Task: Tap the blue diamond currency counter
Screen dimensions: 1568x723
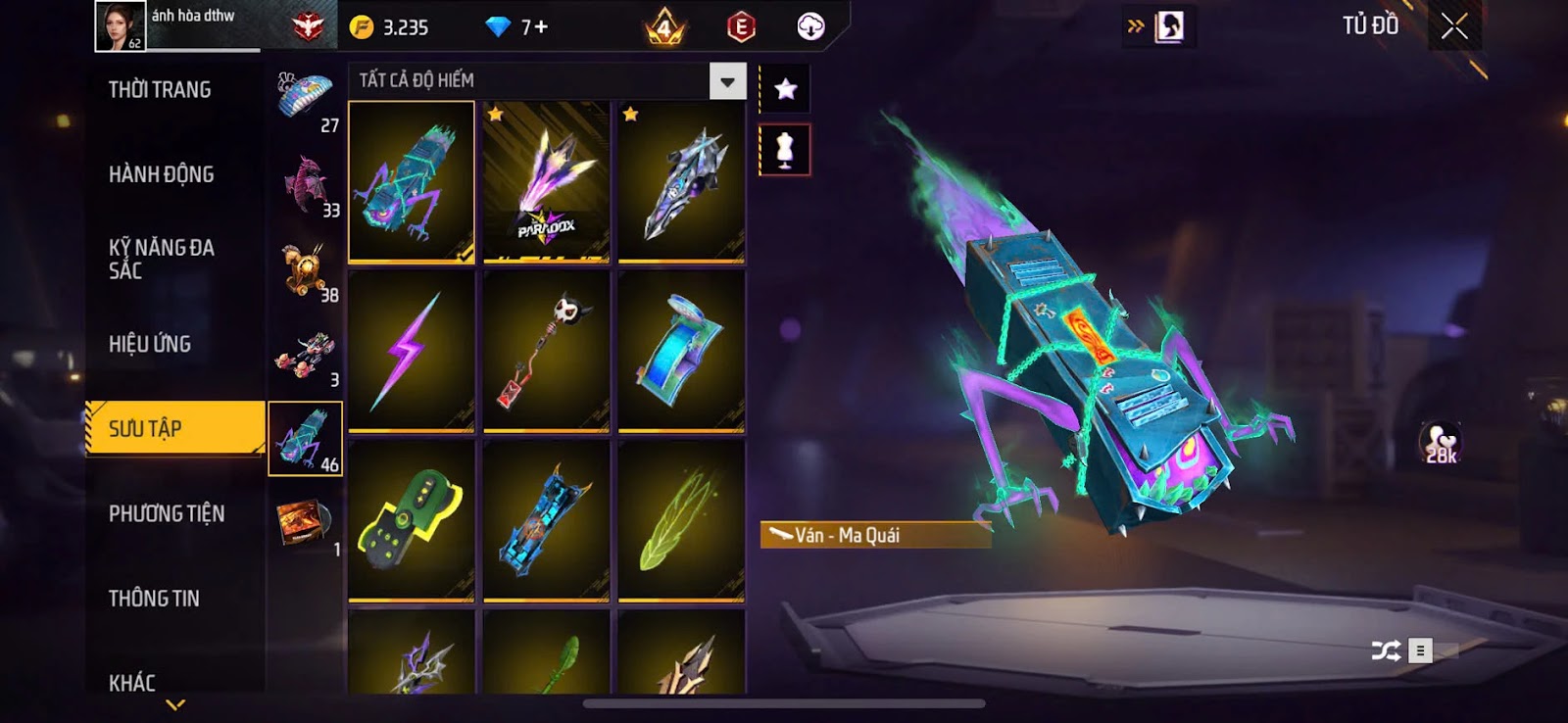Action: pyautogui.click(x=517, y=27)
